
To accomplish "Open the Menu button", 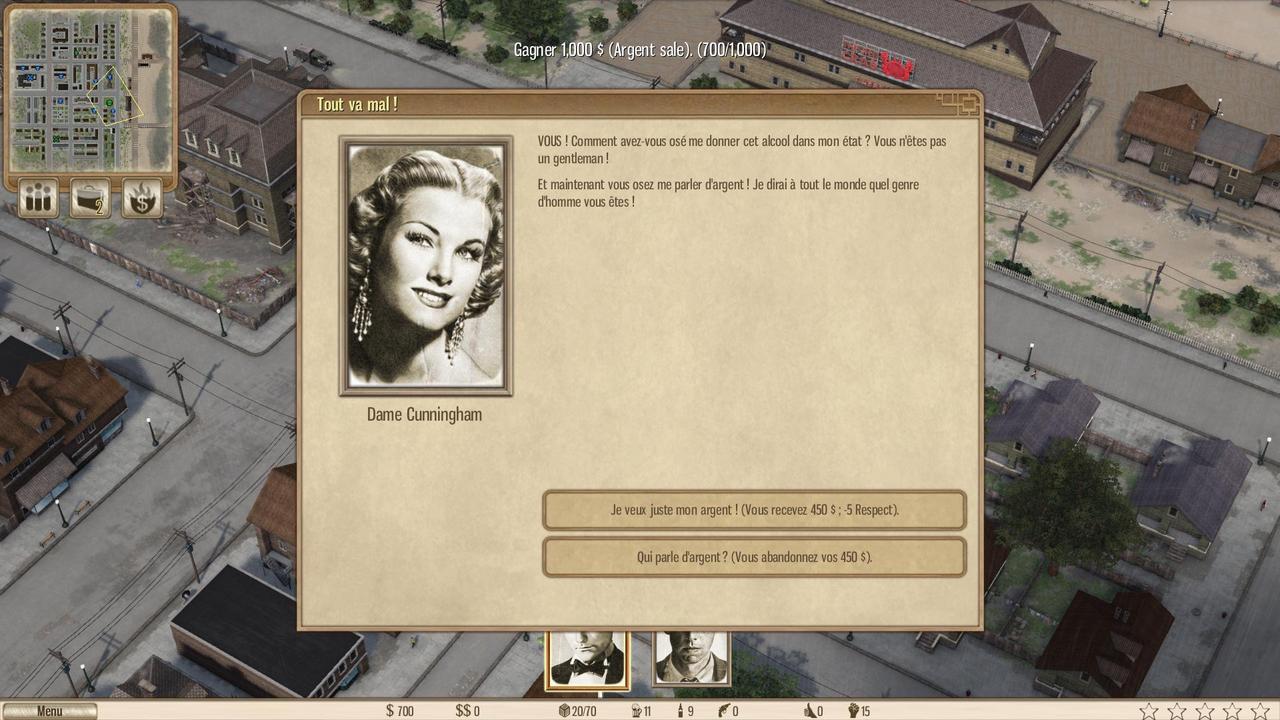I will (49, 711).
